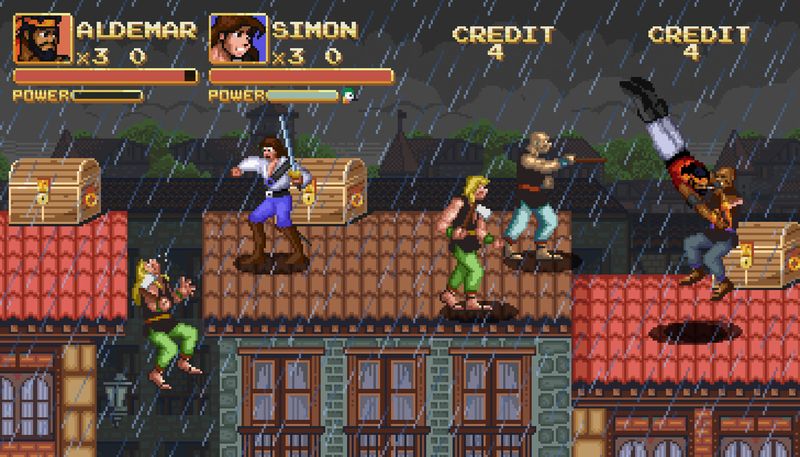This screenshot has width=800, height=457.
Task: Click Aldemar's character portrait
Action: click(x=42, y=38)
